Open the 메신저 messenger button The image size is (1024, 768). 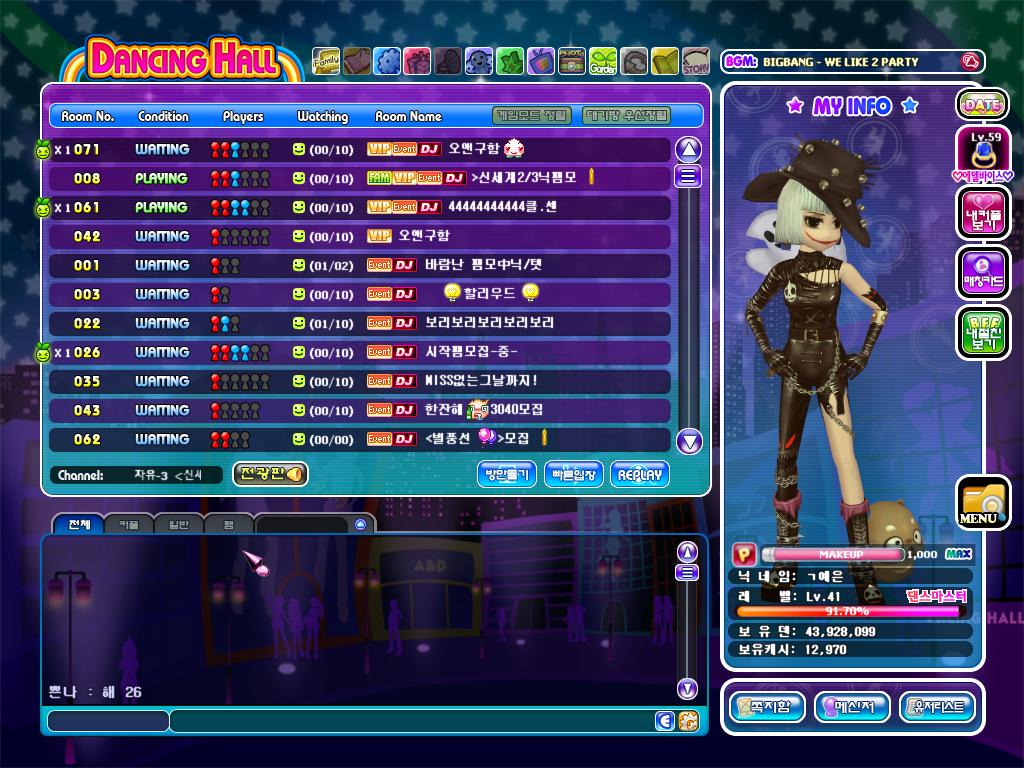[852, 707]
